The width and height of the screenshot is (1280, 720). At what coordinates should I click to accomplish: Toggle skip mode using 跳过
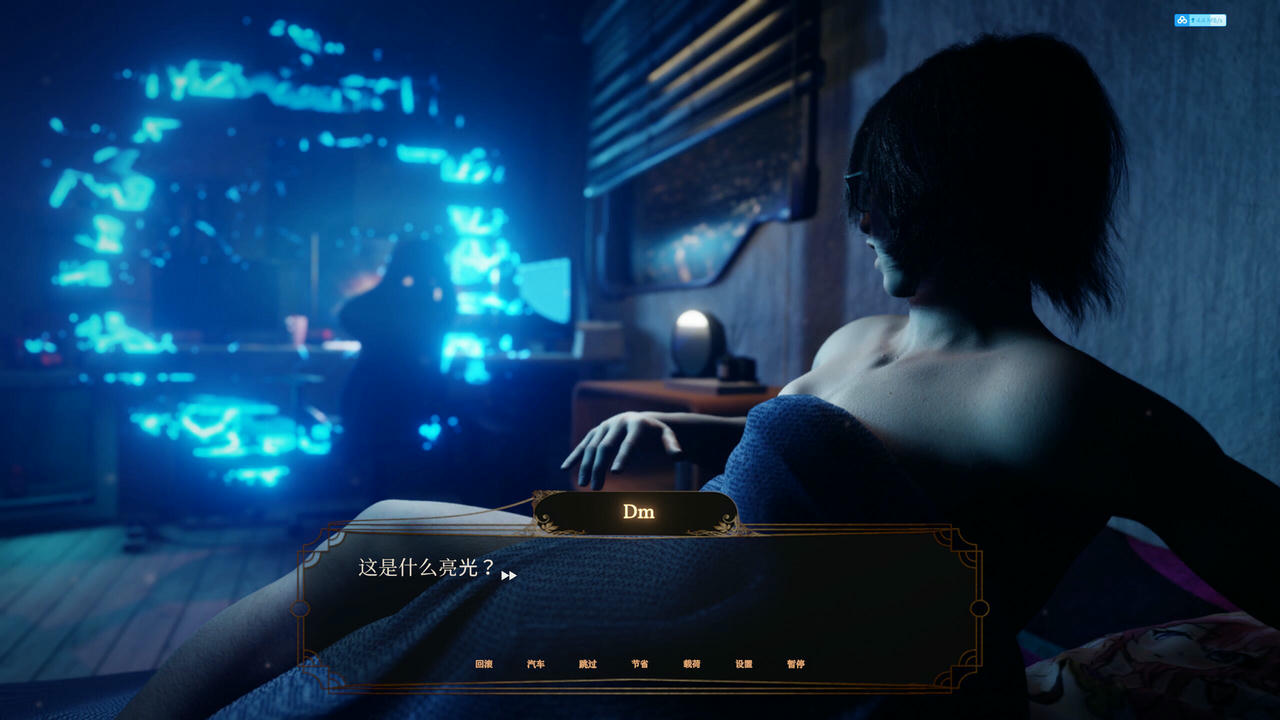click(x=587, y=663)
